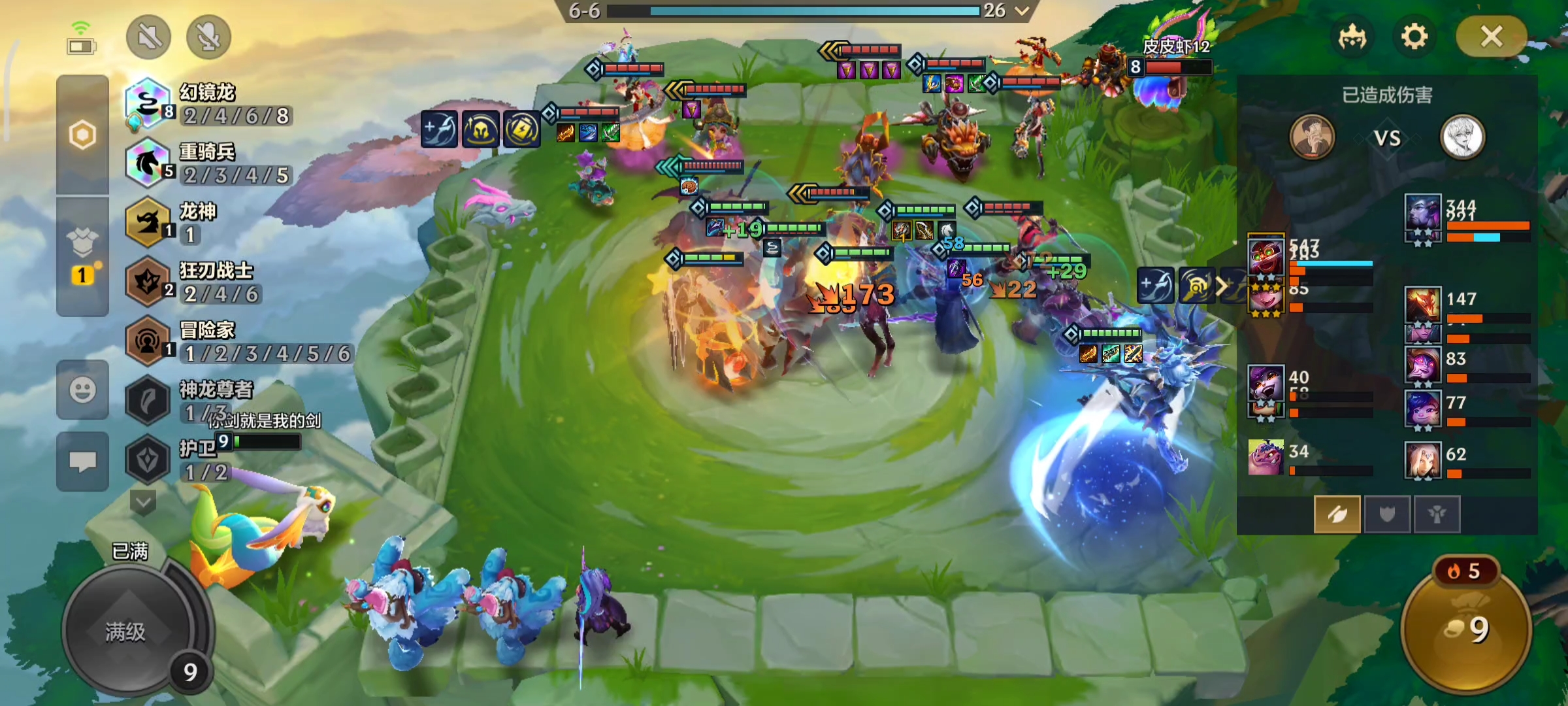Select the hexagon augment icon in sidebar

[82, 135]
